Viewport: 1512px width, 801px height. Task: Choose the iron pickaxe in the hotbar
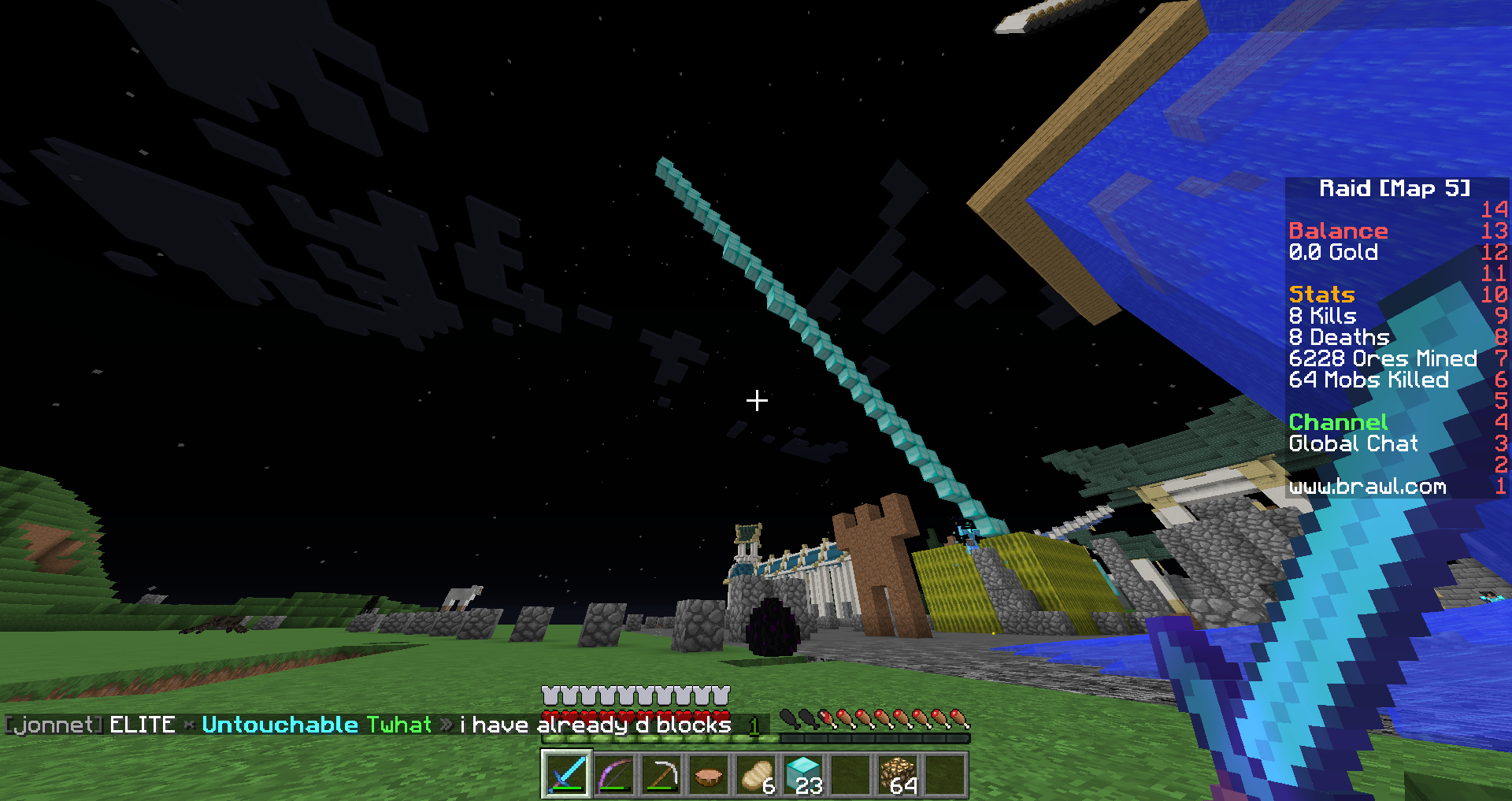pos(661,775)
